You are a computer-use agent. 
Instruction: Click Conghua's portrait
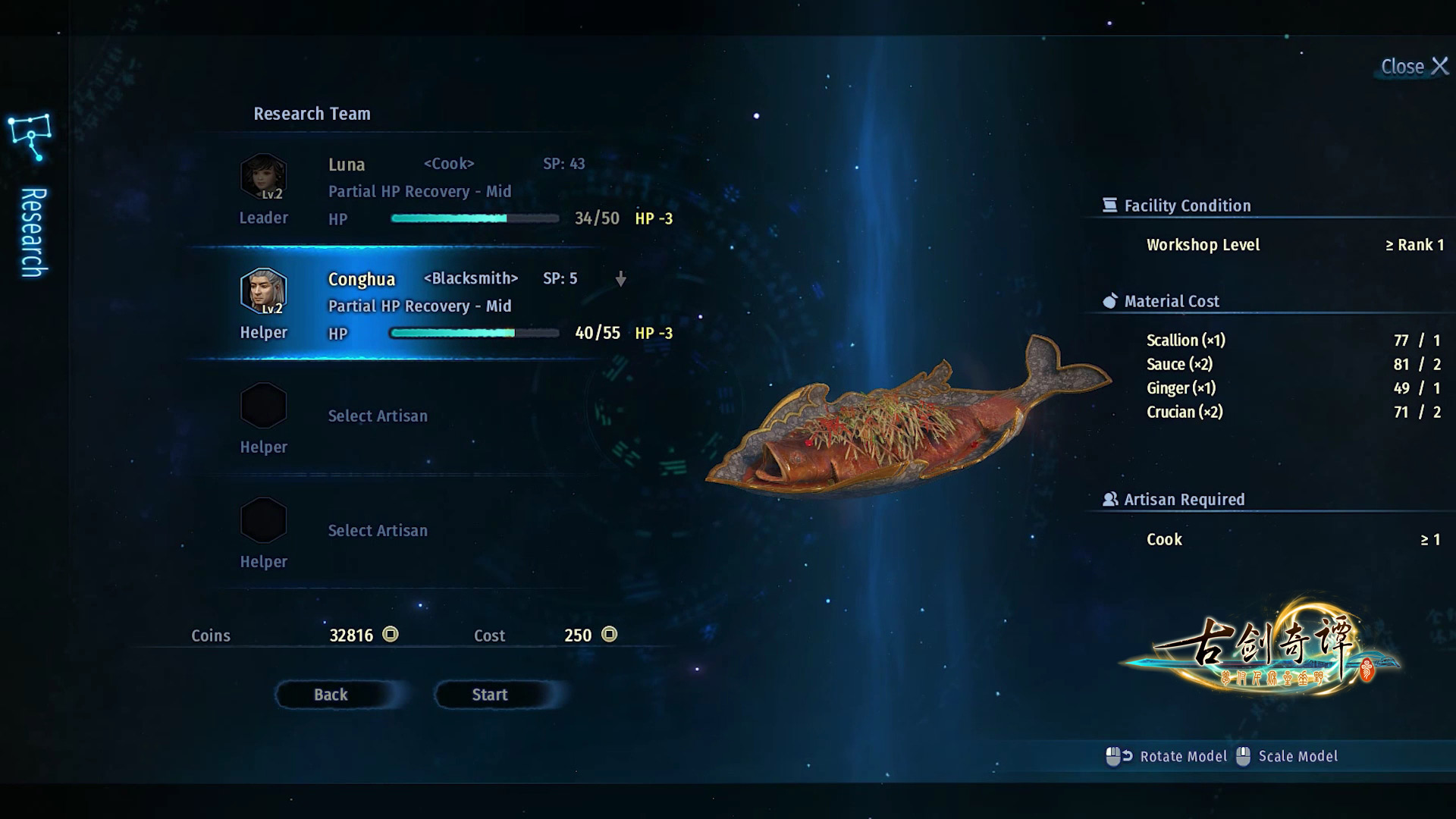click(263, 291)
